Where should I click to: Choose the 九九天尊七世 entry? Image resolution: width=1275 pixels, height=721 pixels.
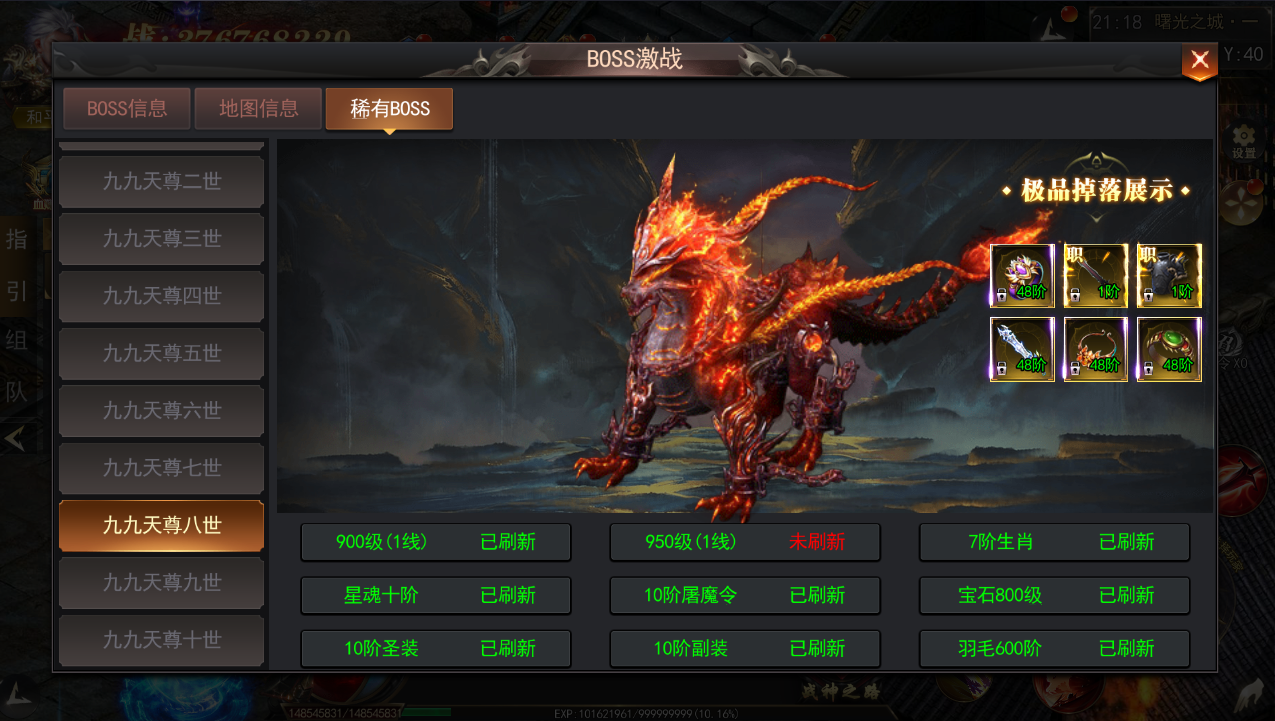click(162, 468)
